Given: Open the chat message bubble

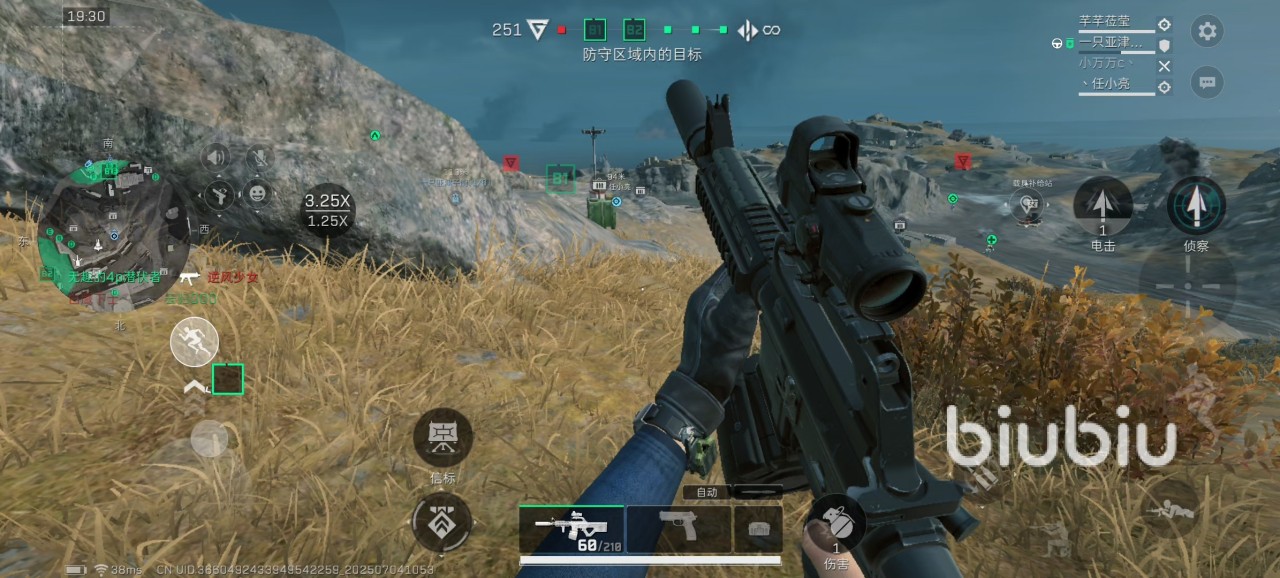Looking at the screenshot, I should click(x=1207, y=82).
